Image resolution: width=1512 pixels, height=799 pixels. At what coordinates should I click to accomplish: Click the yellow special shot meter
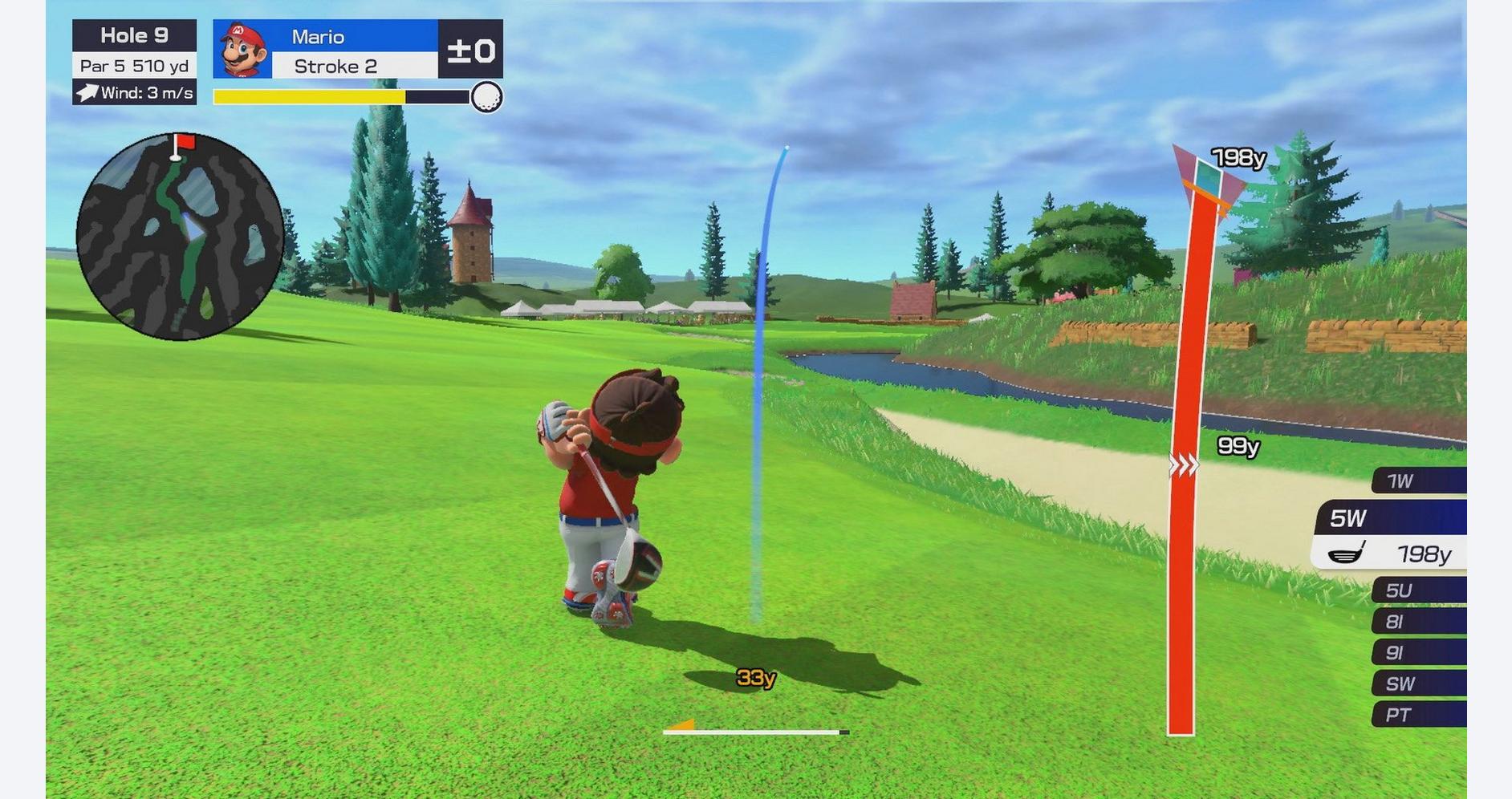pyautogui.click(x=310, y=97)
